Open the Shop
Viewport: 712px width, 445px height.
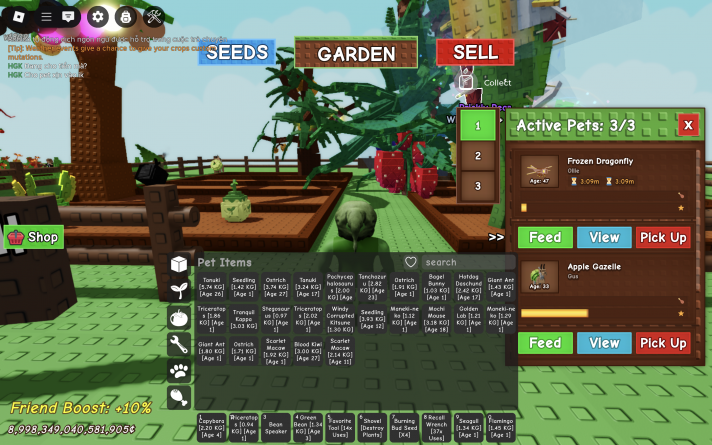pyautogui.click(x=34, y=237)
